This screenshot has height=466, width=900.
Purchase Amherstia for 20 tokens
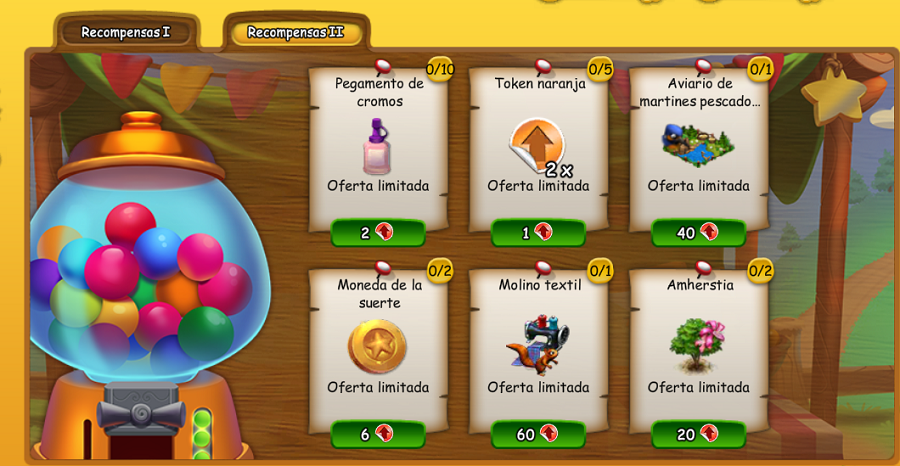pyautogui.click(x=698, y=434)
